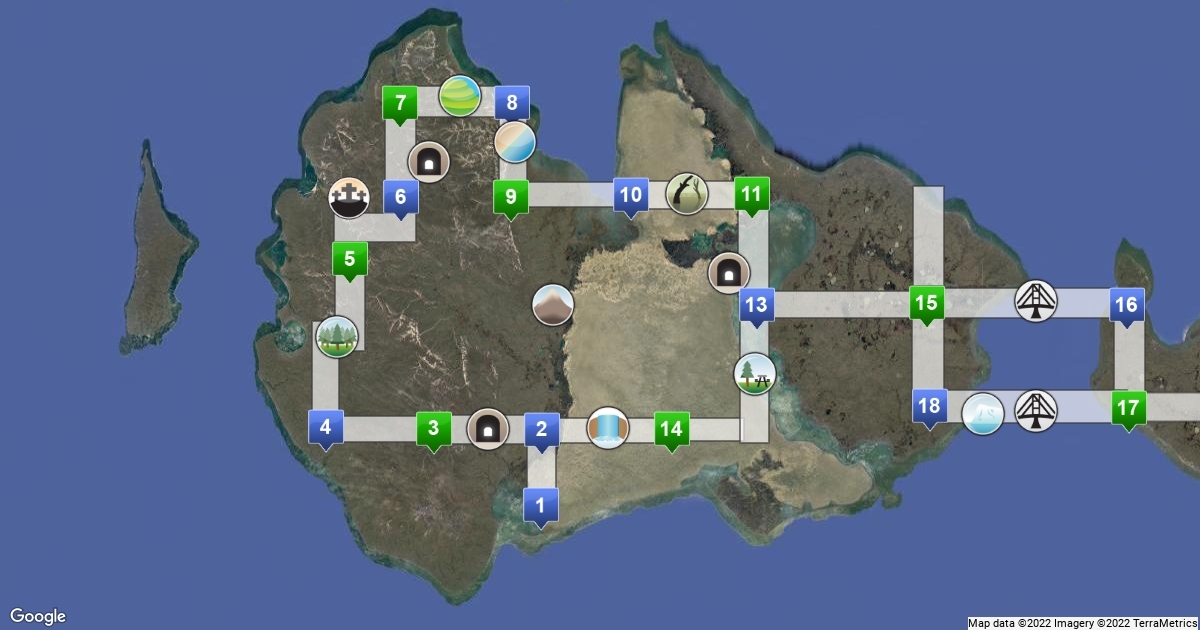The width and height of the screenshot is (1200, 630).
Task: Select the green marker labeled 9
Action: click(510, 197)
